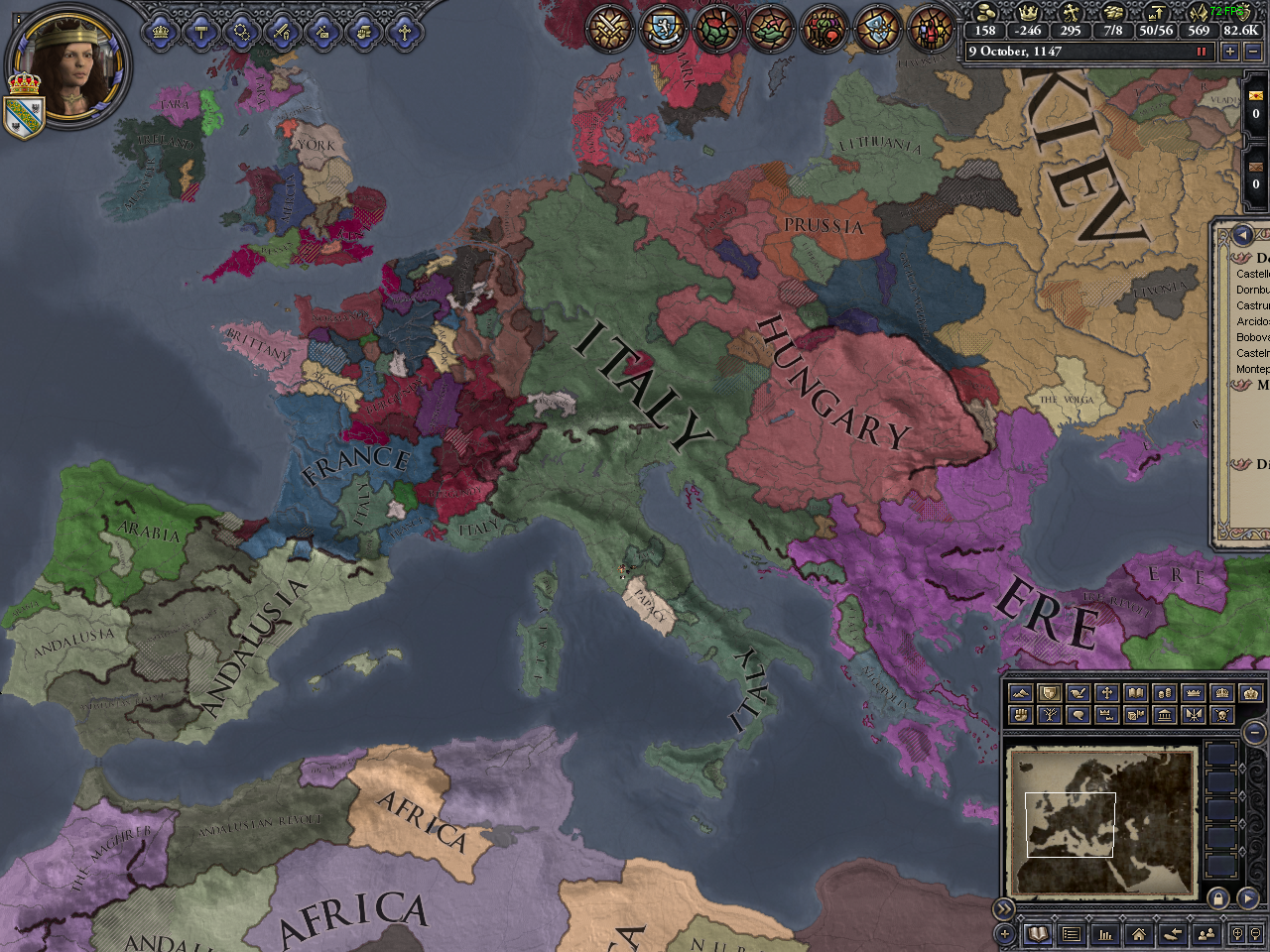This screenshot has width=1270, height=952.
Task: Open the military screen sword icon
Action: (282, 31)
